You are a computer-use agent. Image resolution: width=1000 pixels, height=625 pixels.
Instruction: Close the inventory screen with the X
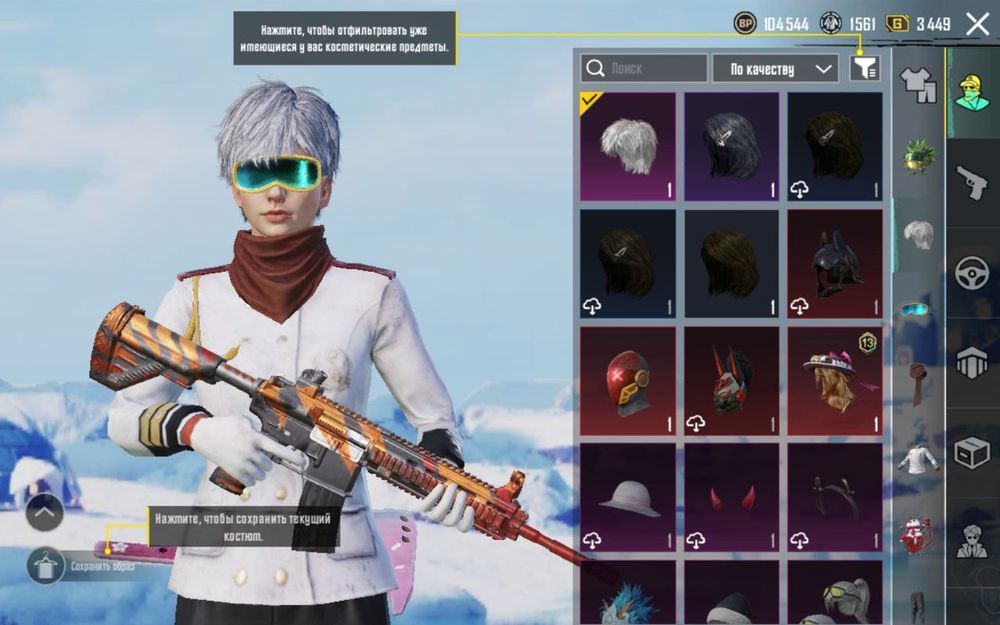tap(977, 24)
